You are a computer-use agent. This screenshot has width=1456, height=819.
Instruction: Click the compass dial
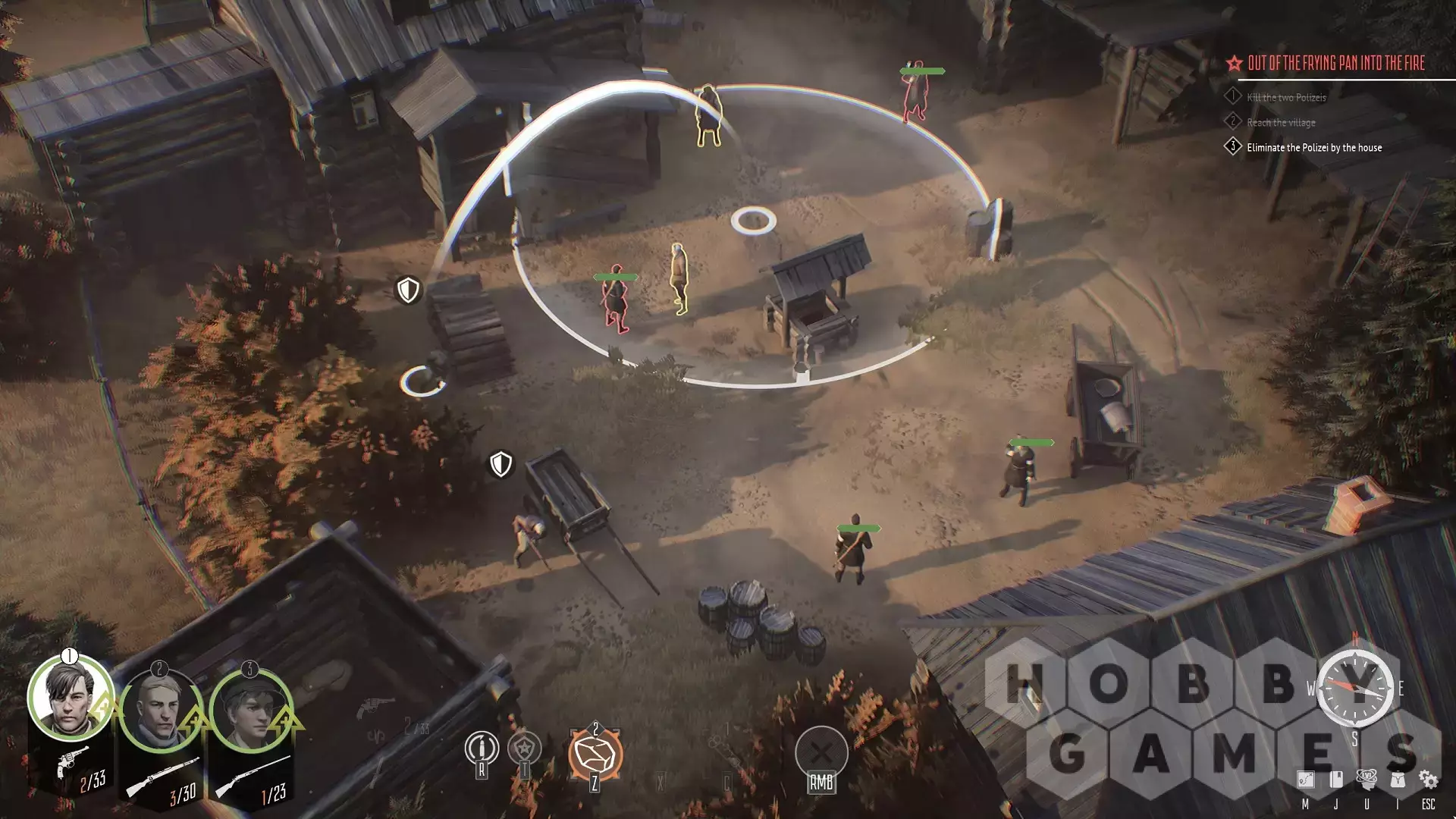[1354, 688]
